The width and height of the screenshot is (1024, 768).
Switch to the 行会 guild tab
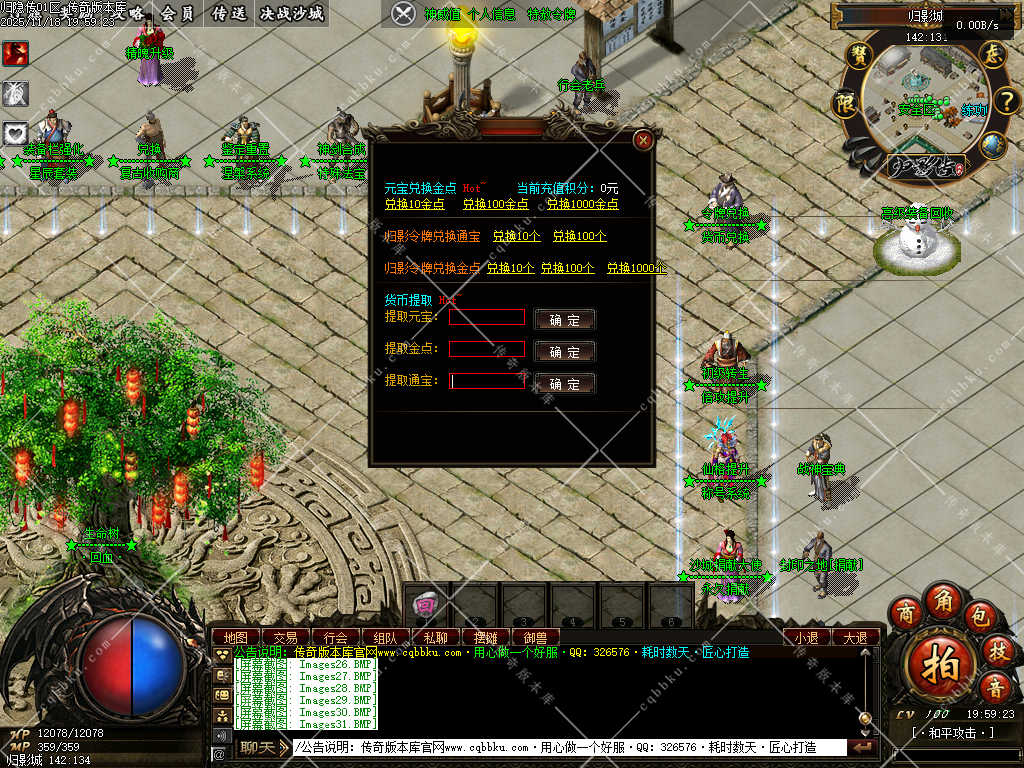click(336, 637)
